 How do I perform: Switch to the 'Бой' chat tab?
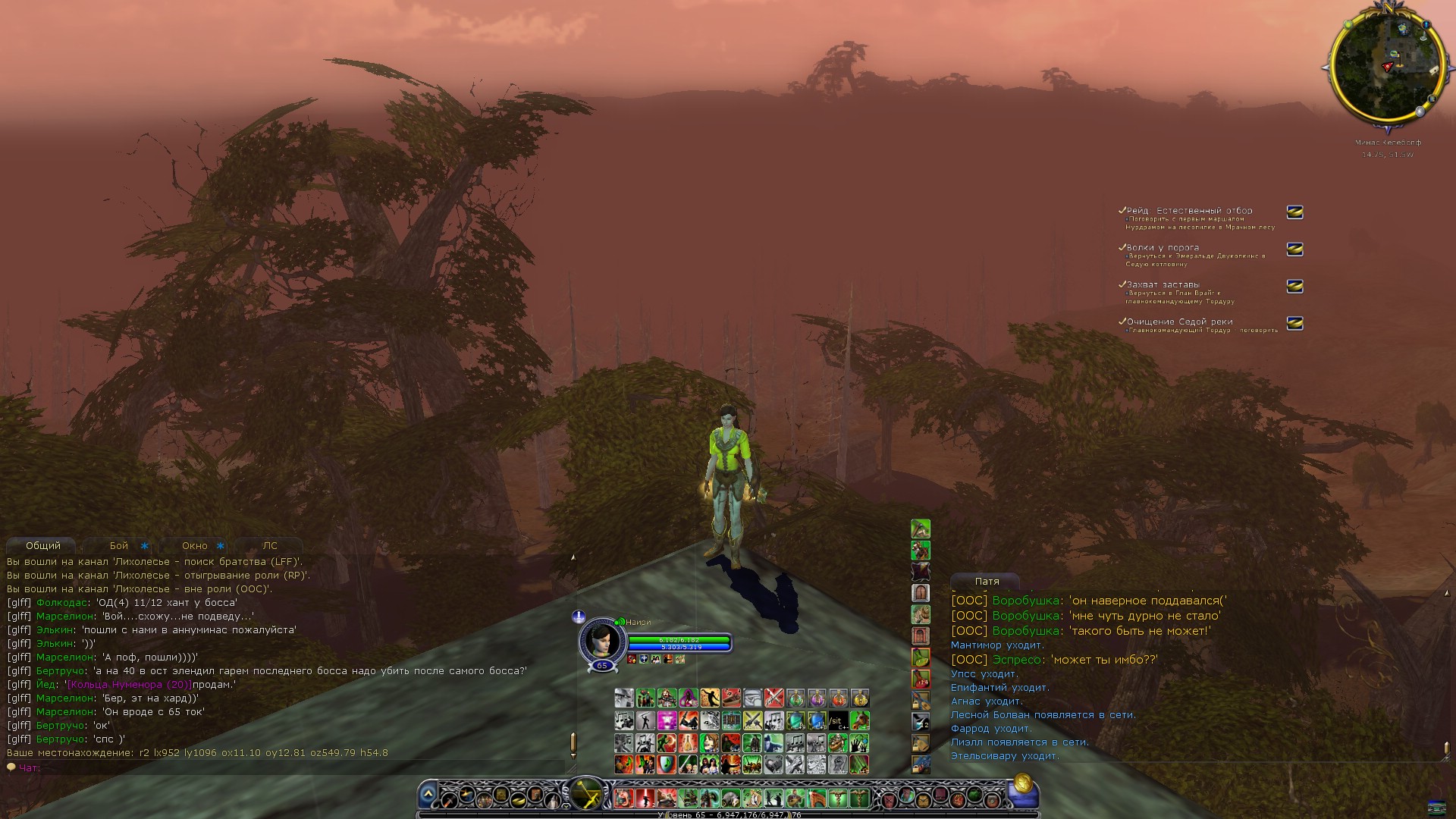point(119,546)
